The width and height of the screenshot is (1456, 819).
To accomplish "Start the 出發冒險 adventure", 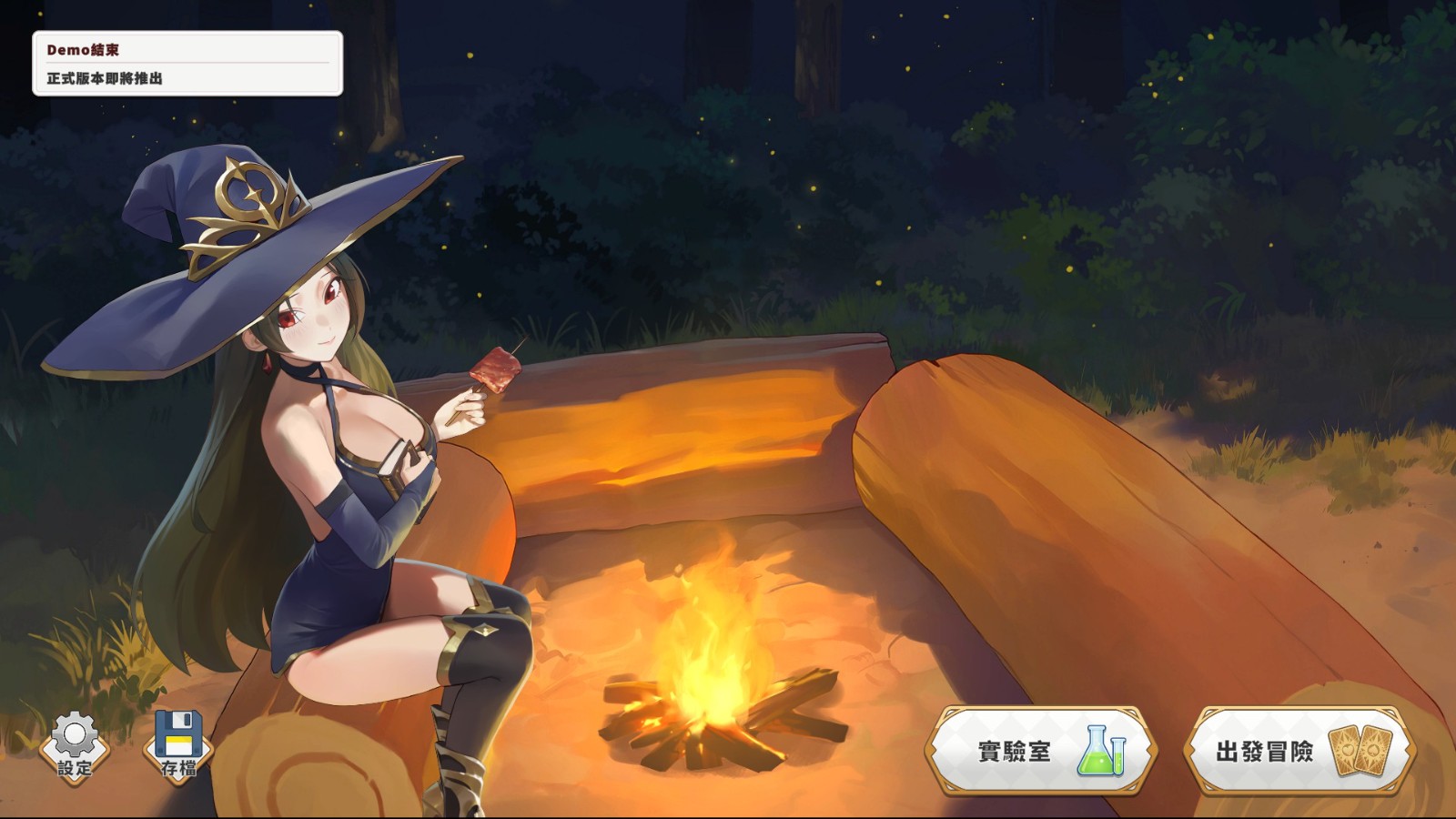I will 1299,752.
